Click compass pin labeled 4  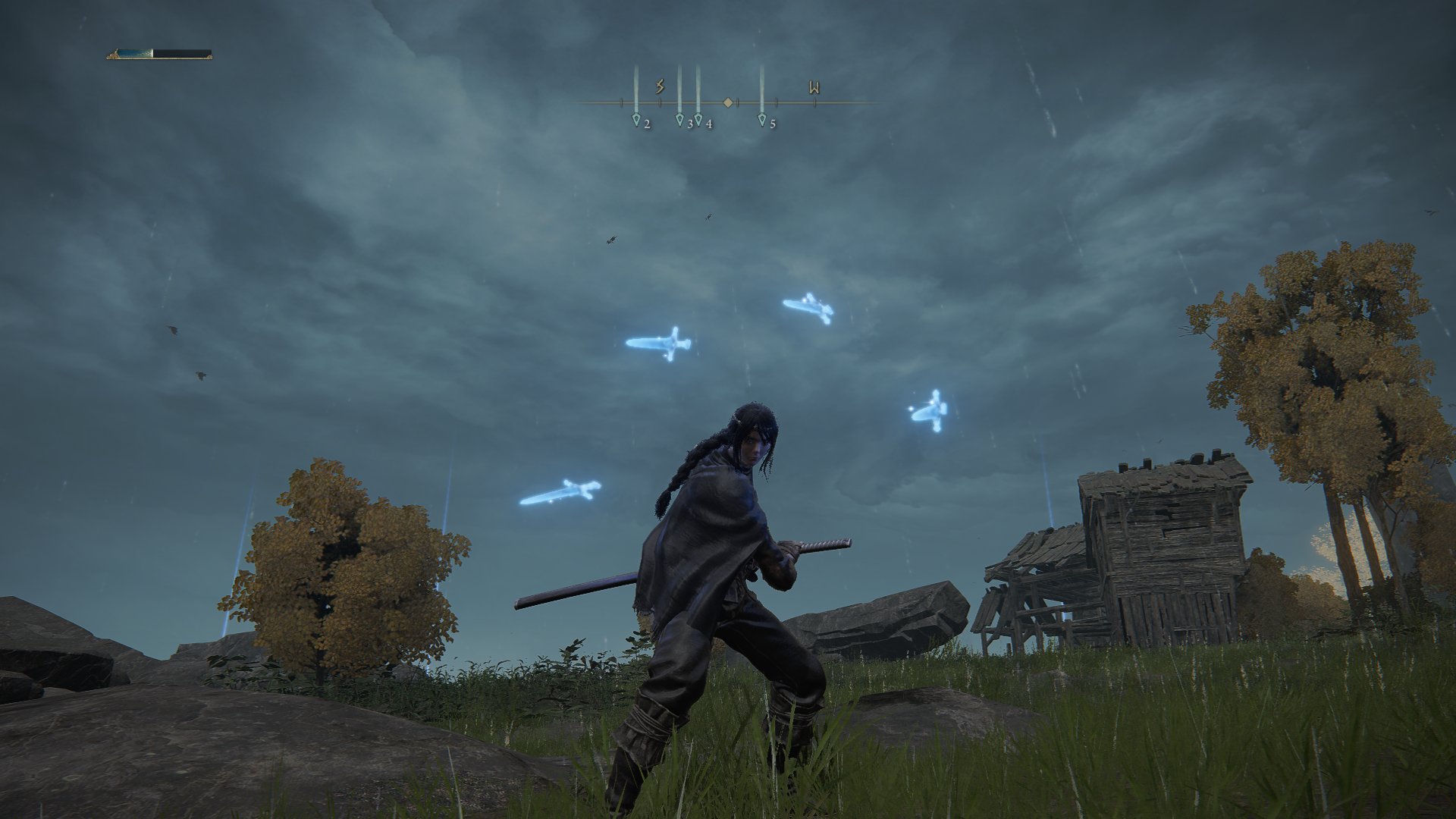click(699, 119)
